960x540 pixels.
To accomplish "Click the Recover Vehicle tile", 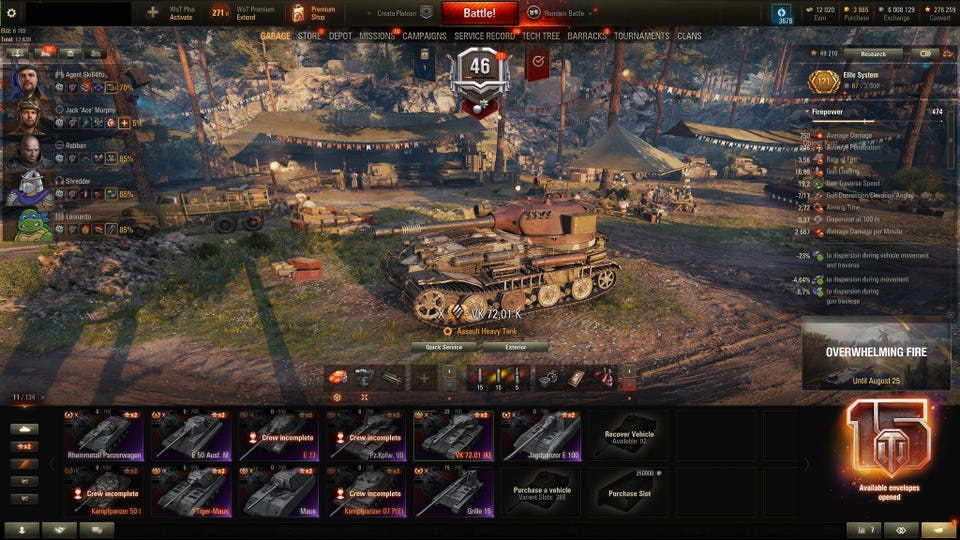I will coord(629,436).
